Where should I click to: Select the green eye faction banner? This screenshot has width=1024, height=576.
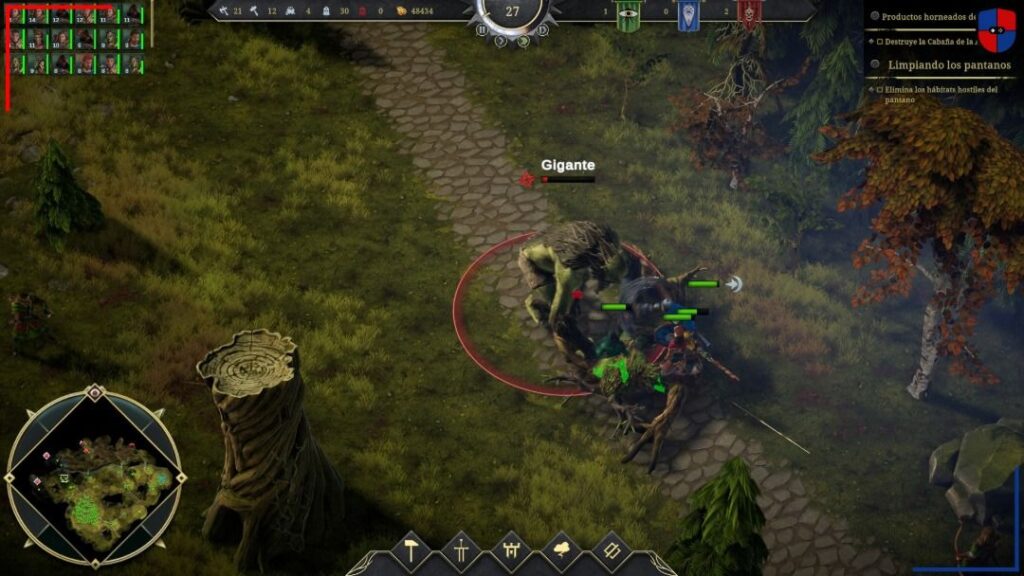628,14
